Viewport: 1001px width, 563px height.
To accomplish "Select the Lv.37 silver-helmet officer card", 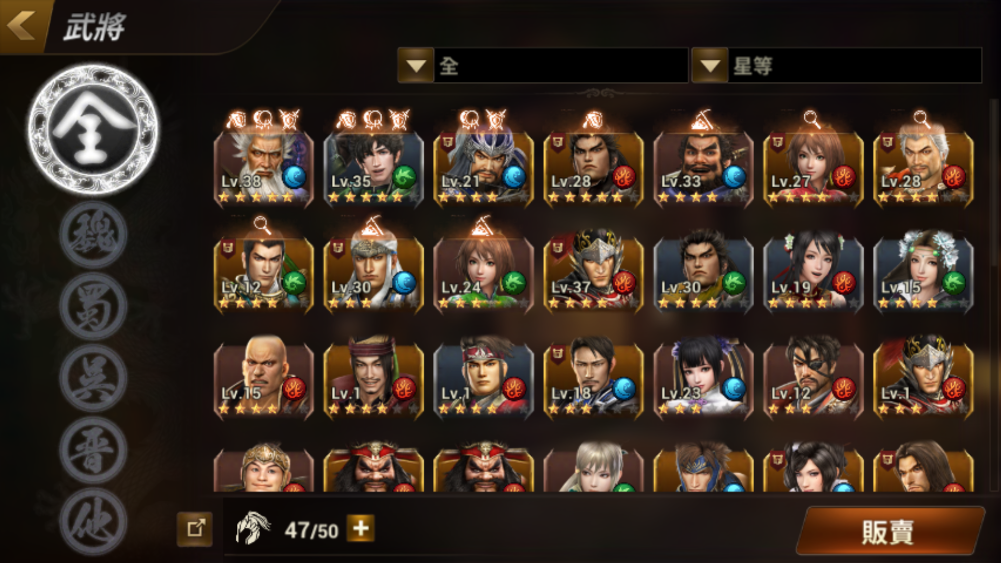I will 593,272.
